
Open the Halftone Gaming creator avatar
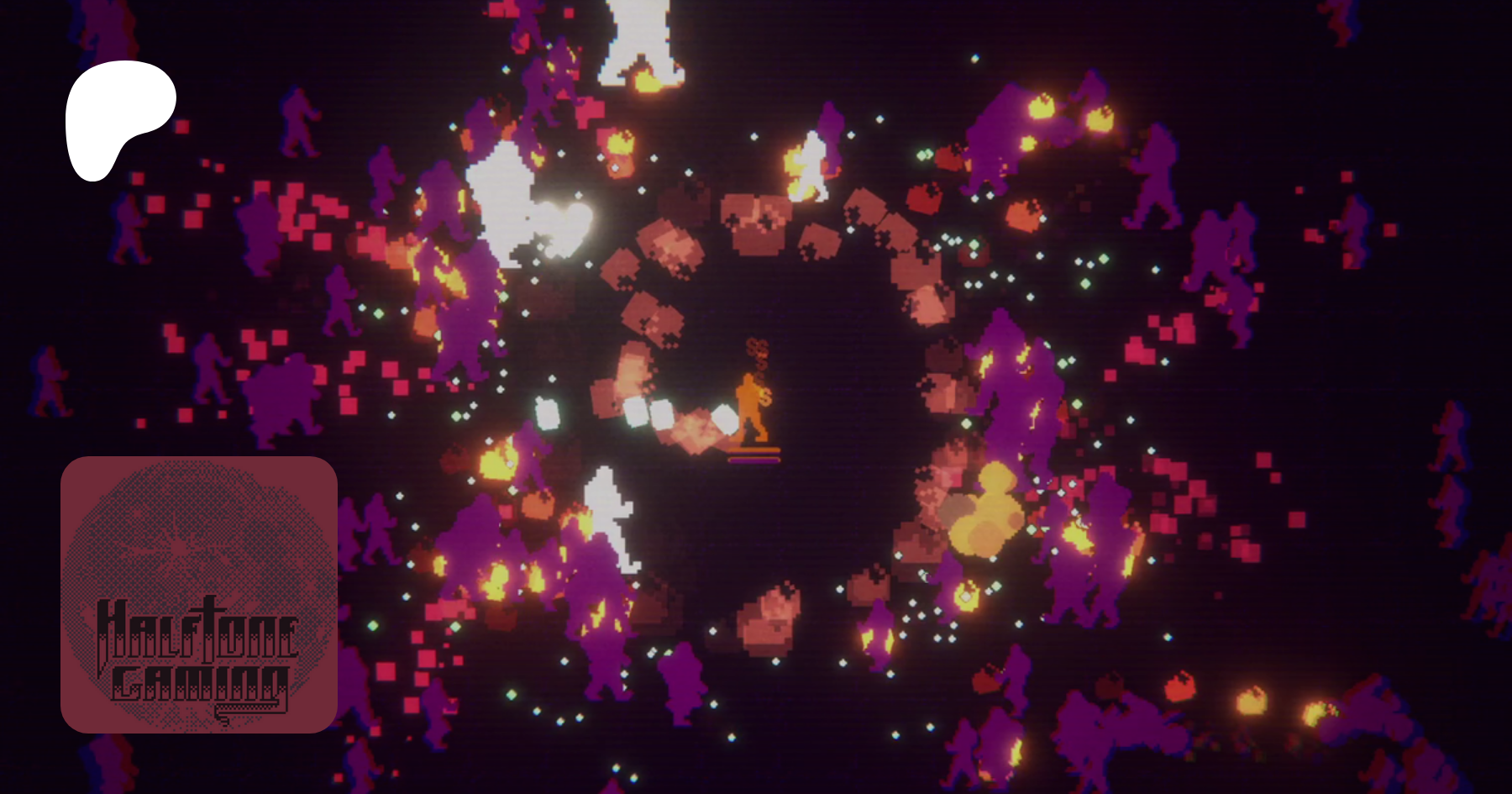[x=199, y=594]
